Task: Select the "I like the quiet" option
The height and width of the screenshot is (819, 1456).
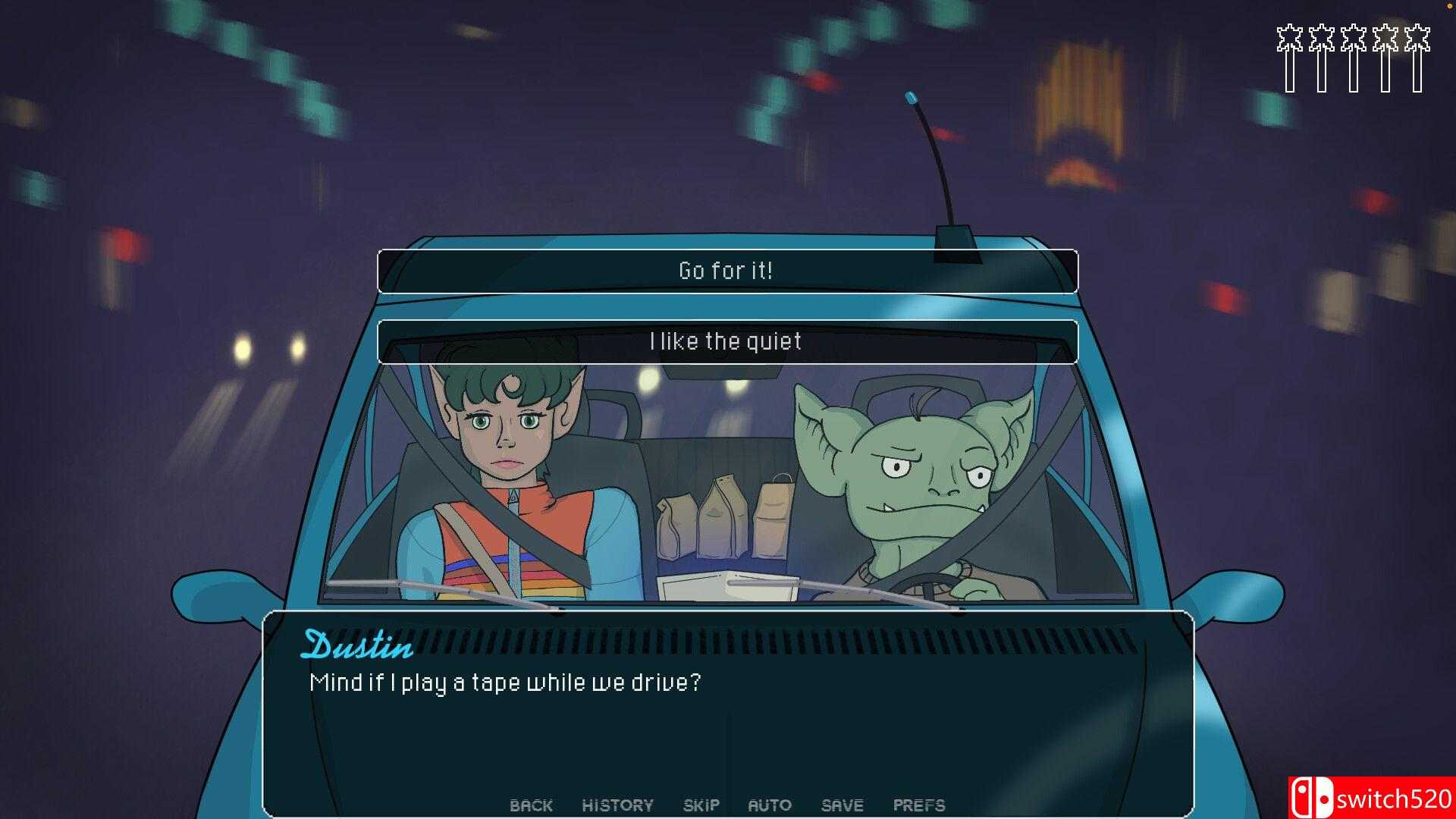Action: click(726, 342)
